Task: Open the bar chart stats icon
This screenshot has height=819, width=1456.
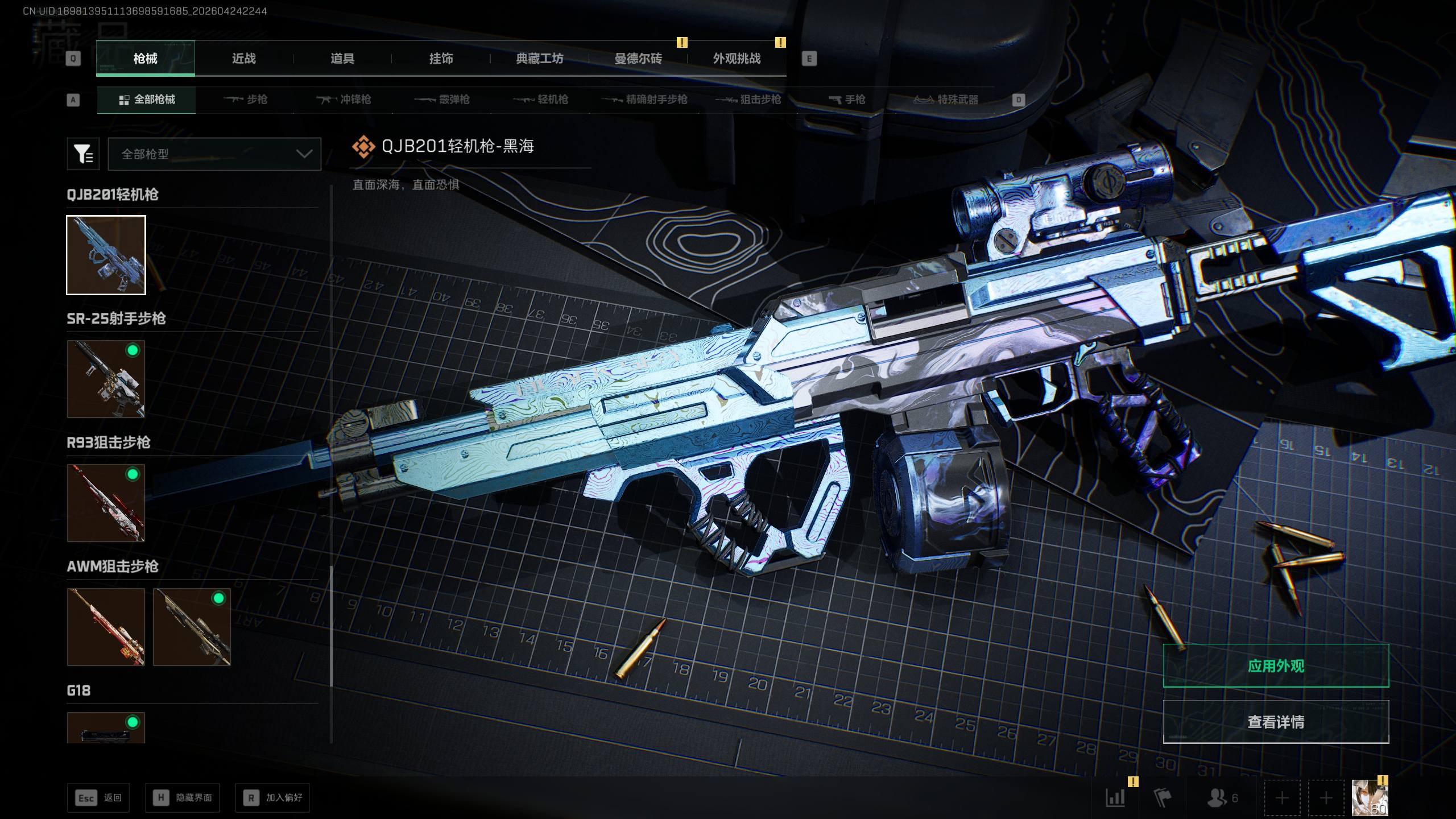Action: 1115,797
